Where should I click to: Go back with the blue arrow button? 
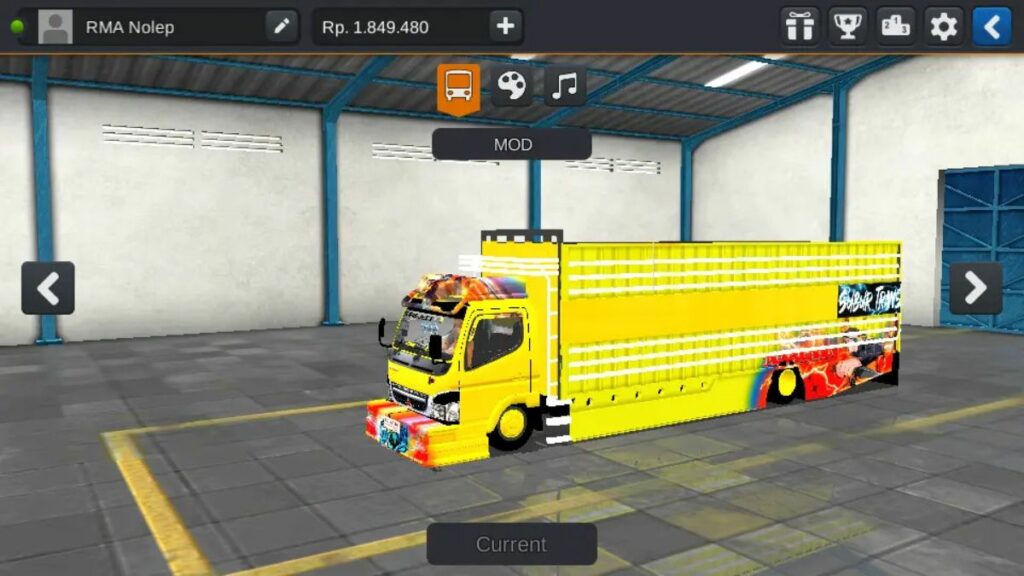[x=992, y=27]
